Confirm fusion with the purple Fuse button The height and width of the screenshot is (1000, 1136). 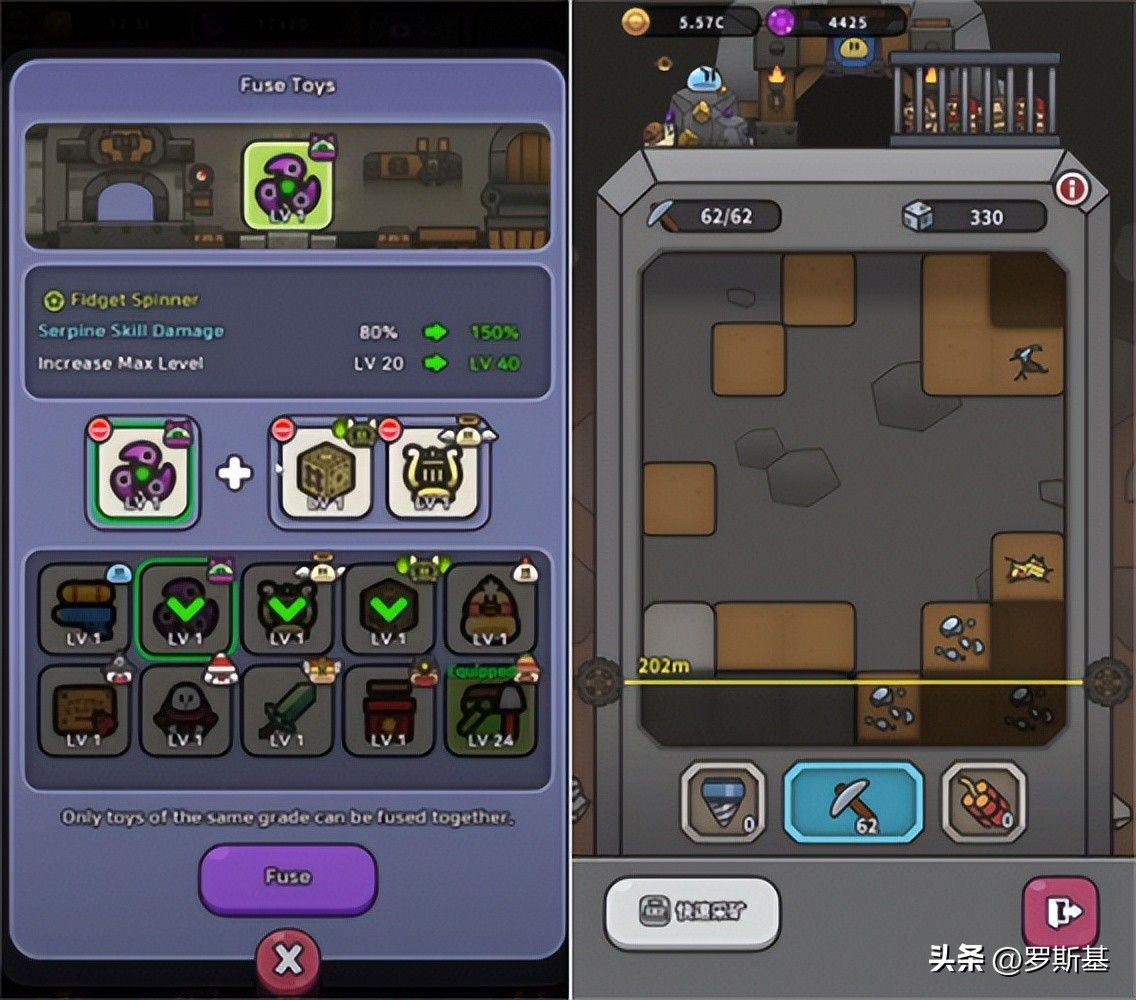(287, 878)
